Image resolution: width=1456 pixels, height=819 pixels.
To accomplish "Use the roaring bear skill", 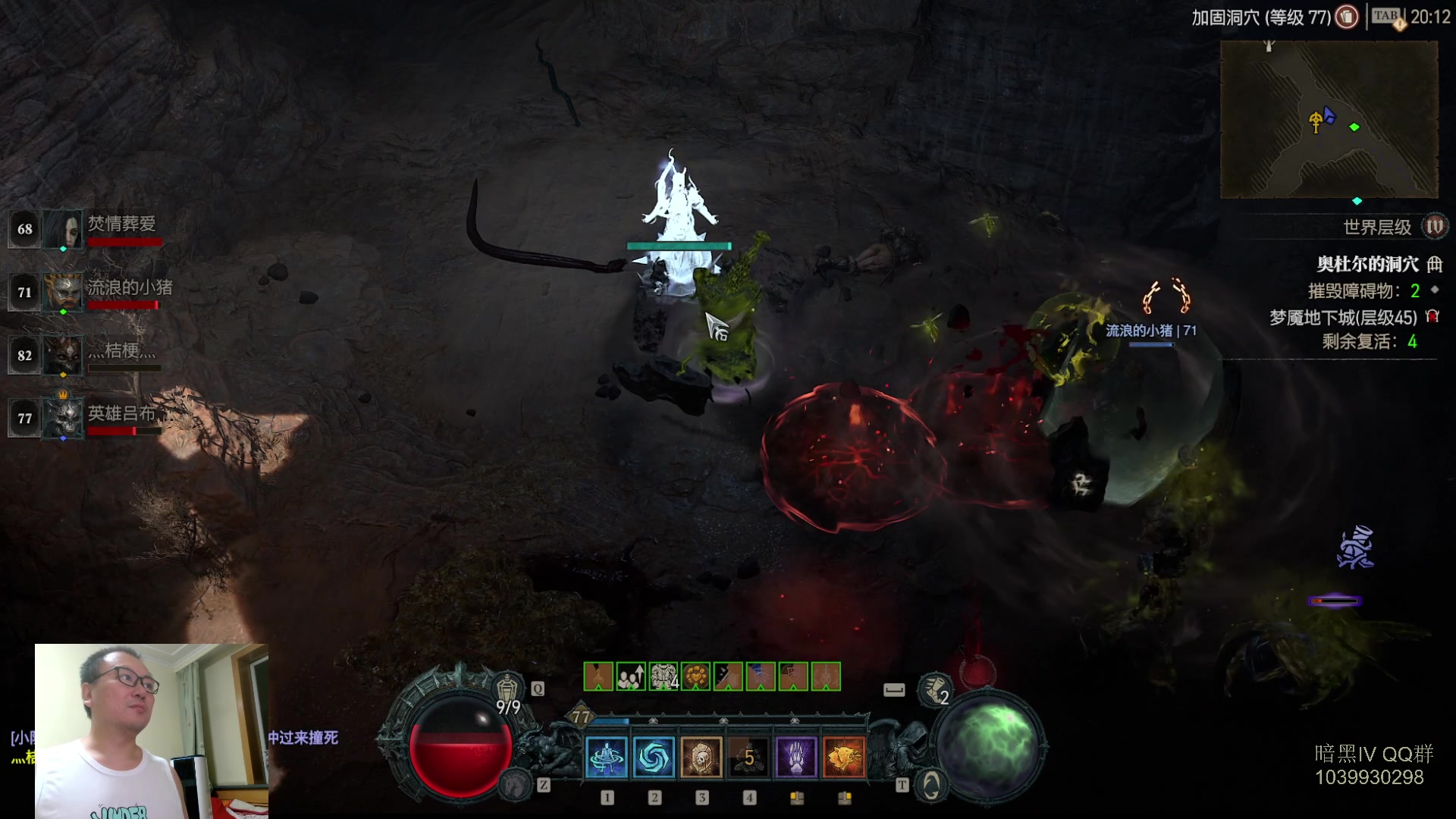I will pos(844,757).
